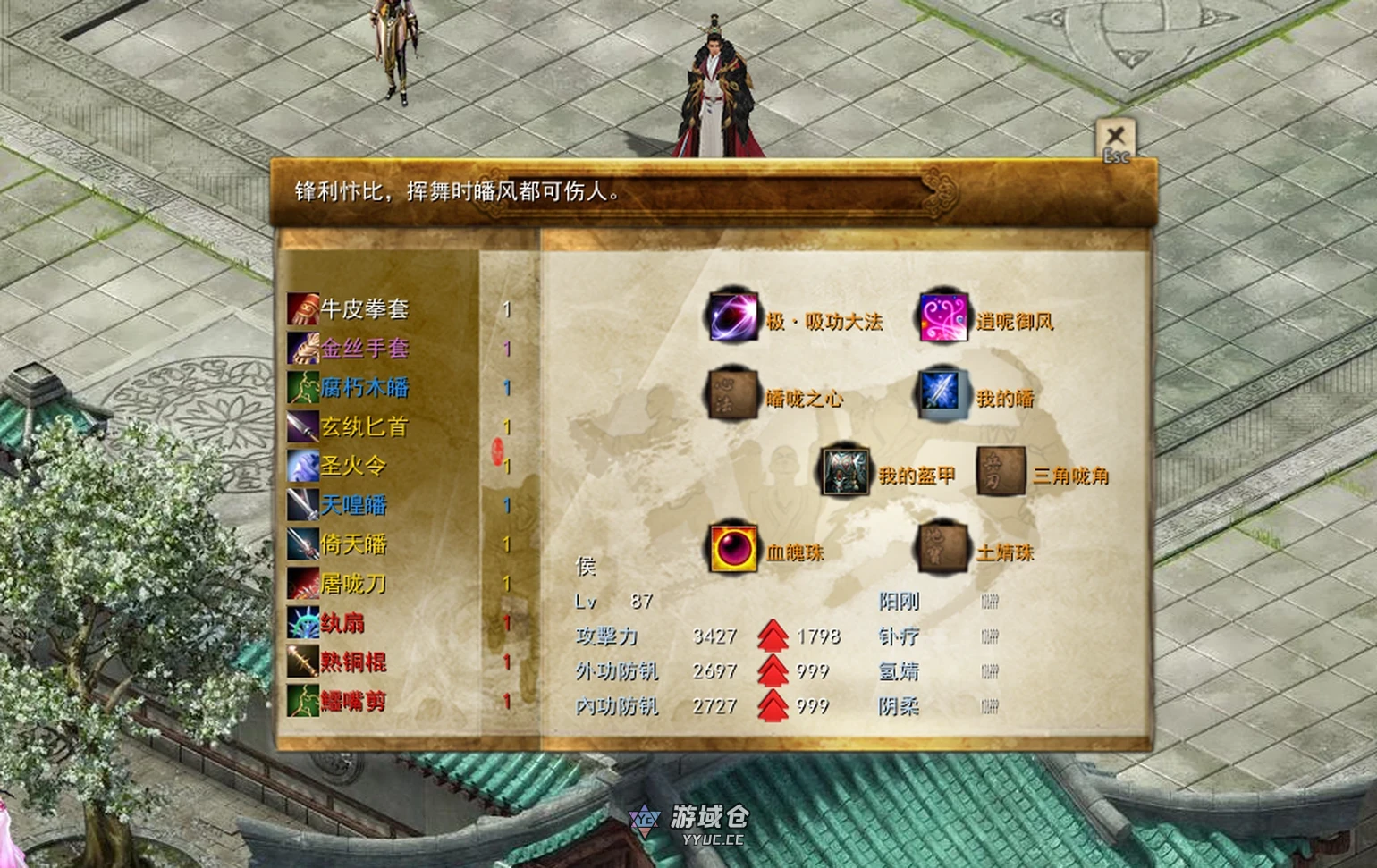1377x868 pixels.
Task: Choose 熟铜棍 from the list
Action: [353, 662]
